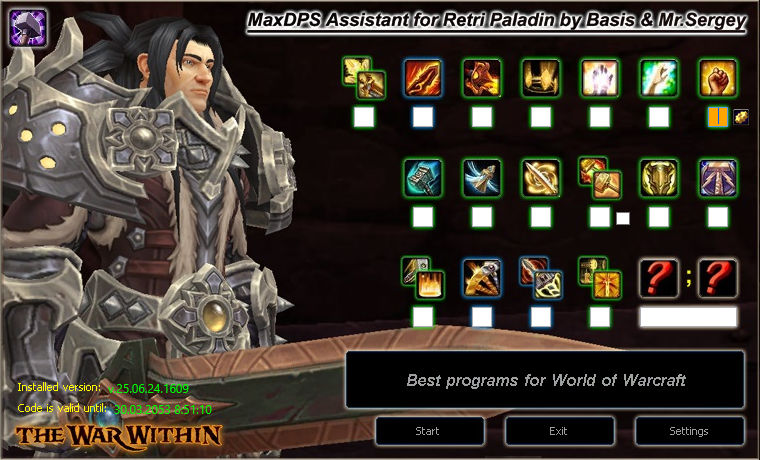Exit the MaxDPS Assistant program
This screenshot has height=460, width=760.
coord(559,431)
